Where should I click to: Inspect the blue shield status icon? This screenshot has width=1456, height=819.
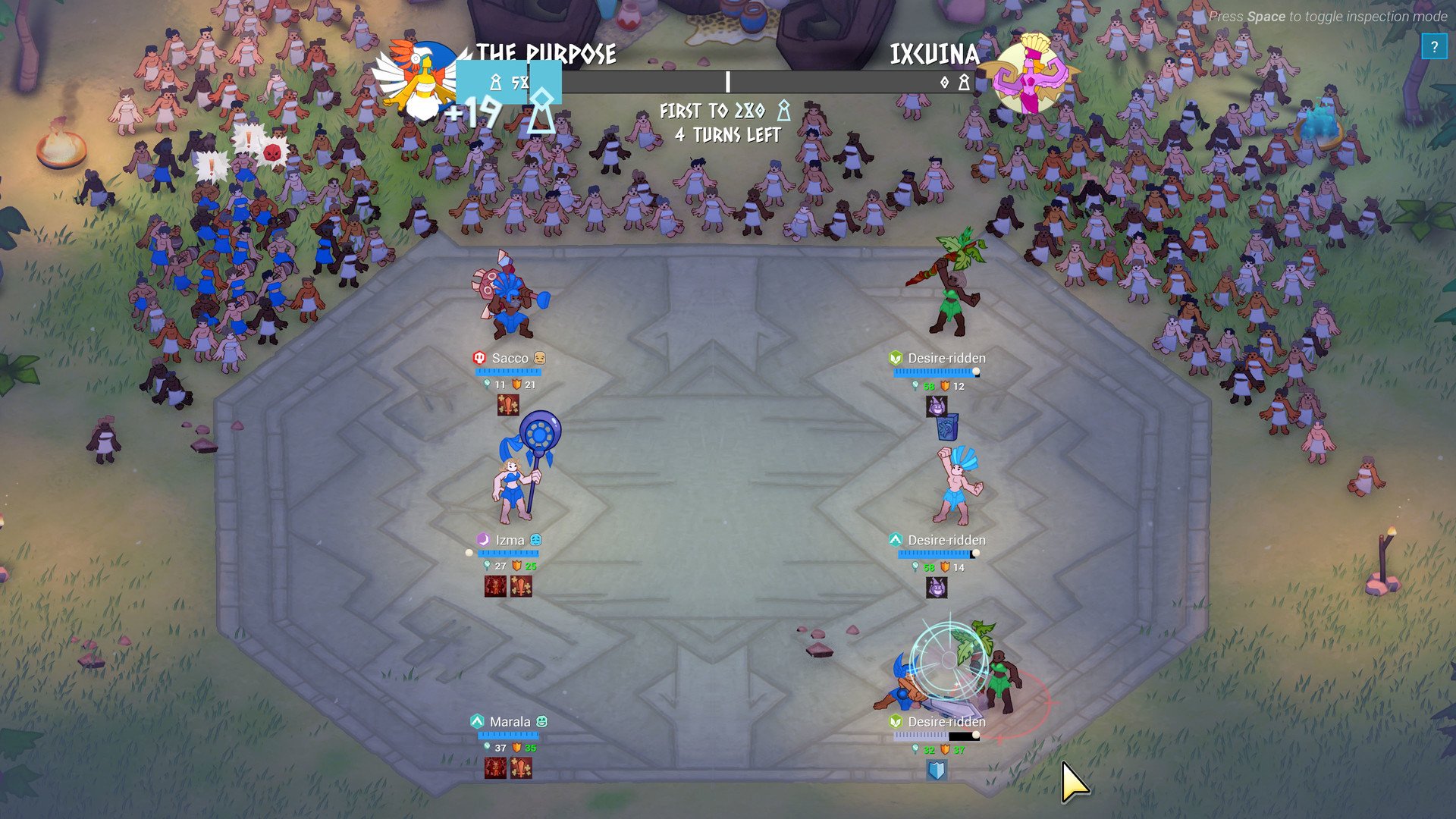click(937, 770)
